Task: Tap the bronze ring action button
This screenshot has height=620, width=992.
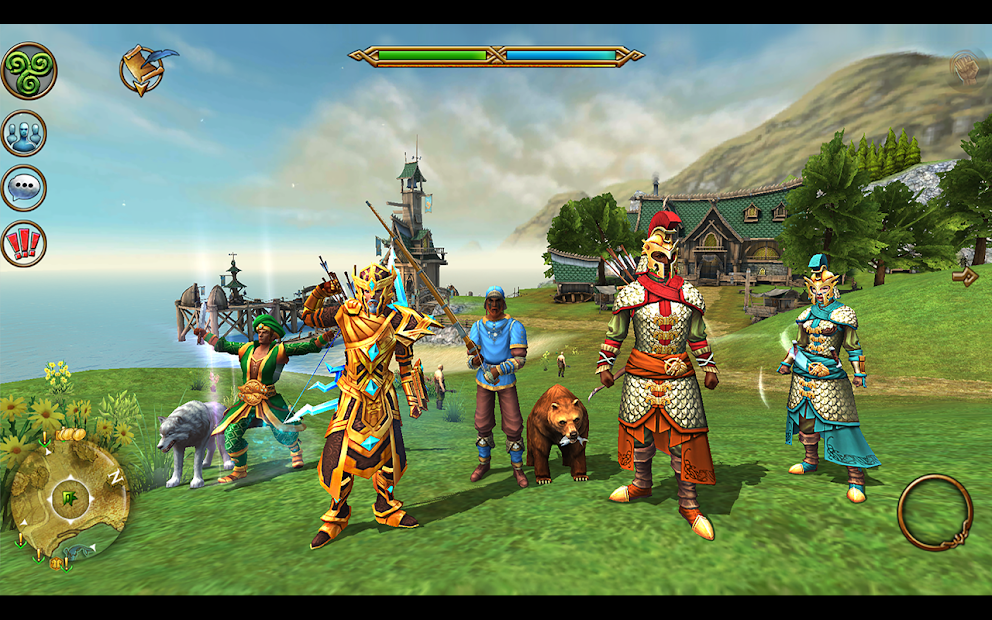Action: 935,512
